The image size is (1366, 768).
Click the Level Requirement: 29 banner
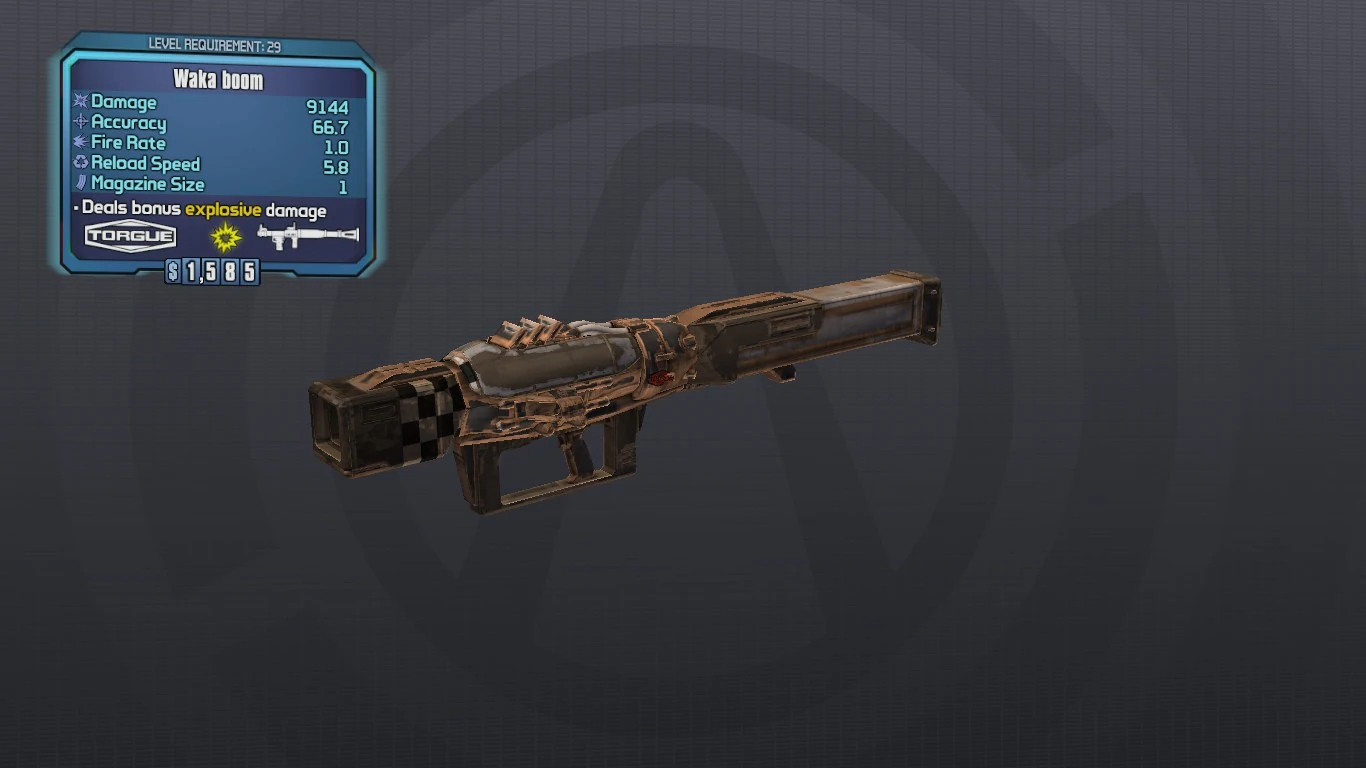(216, 44)
